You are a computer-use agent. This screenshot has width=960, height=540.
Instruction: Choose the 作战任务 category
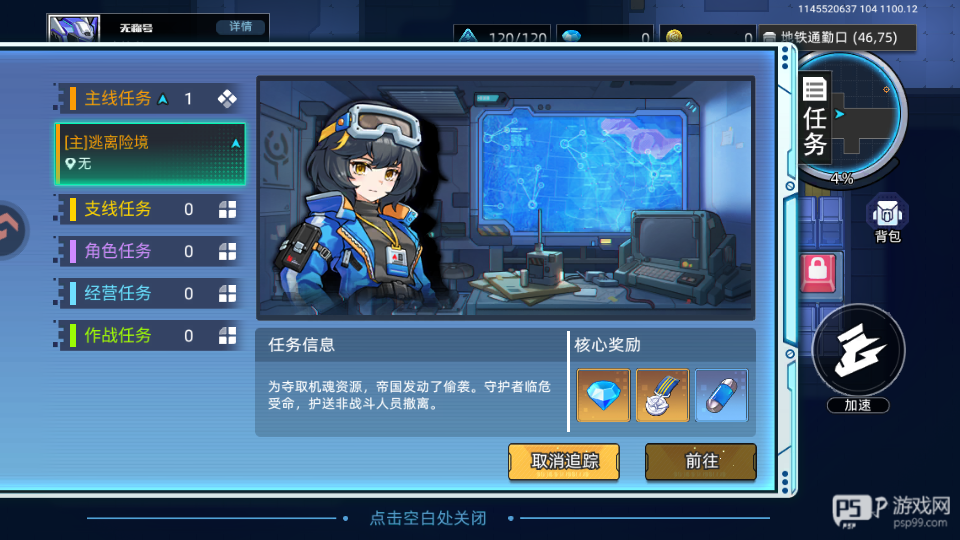[x=150, y=335]
